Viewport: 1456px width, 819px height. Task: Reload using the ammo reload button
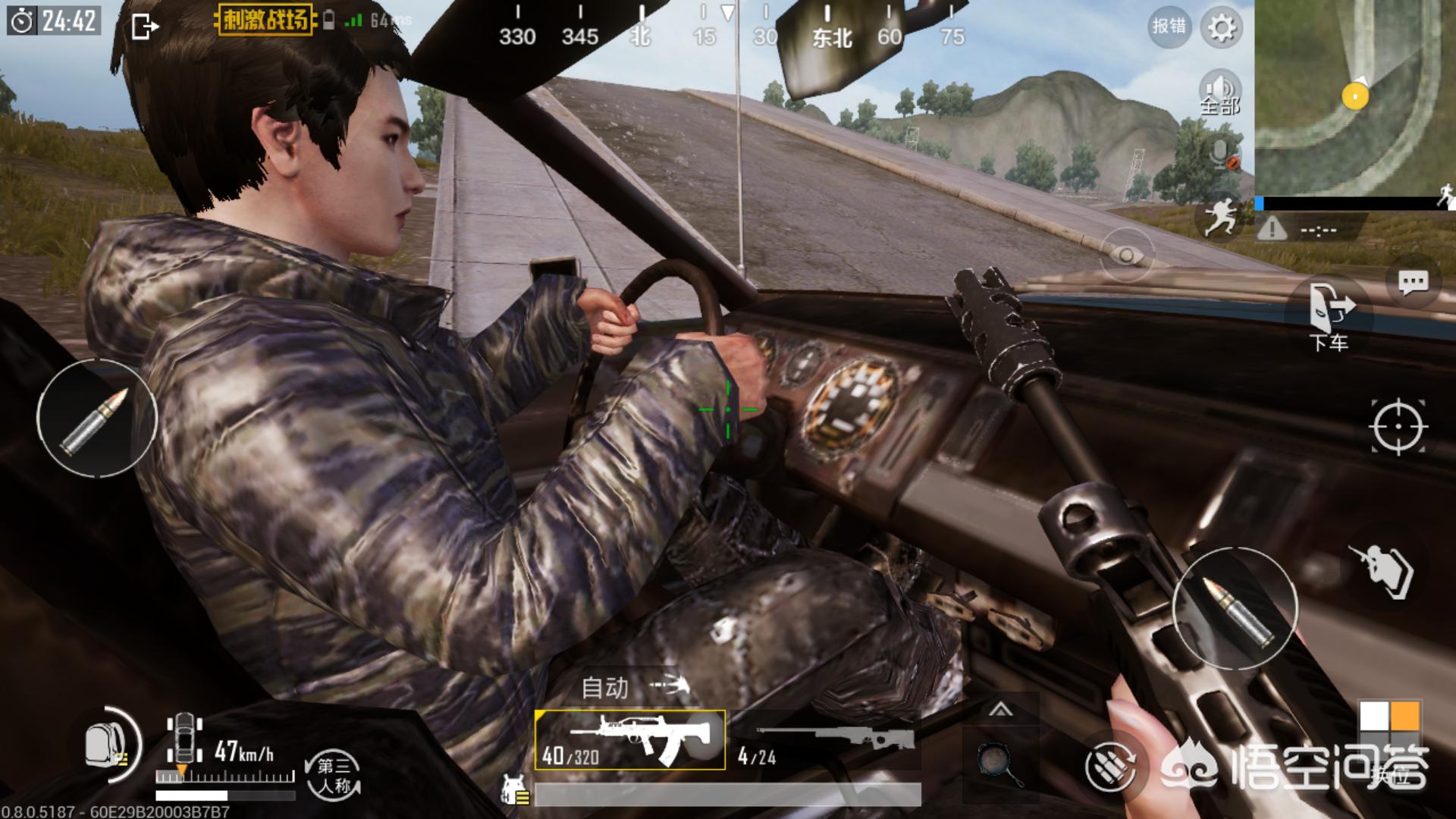tap(1109, 767)
